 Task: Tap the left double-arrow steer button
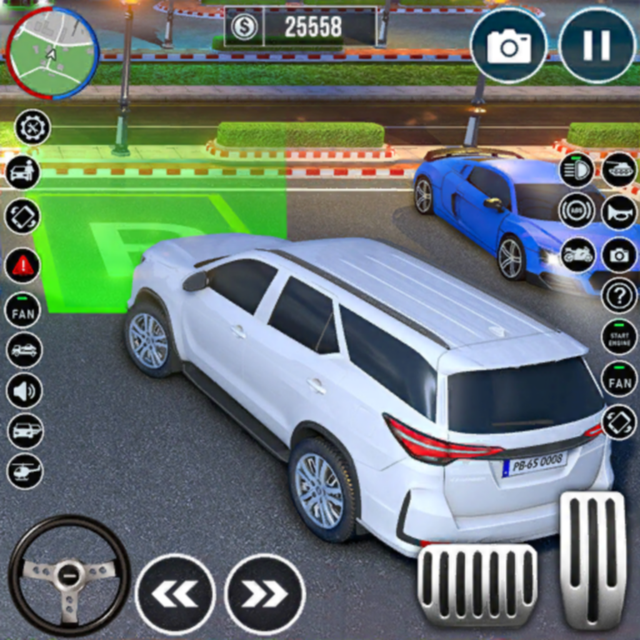click(x=175, y=594)
